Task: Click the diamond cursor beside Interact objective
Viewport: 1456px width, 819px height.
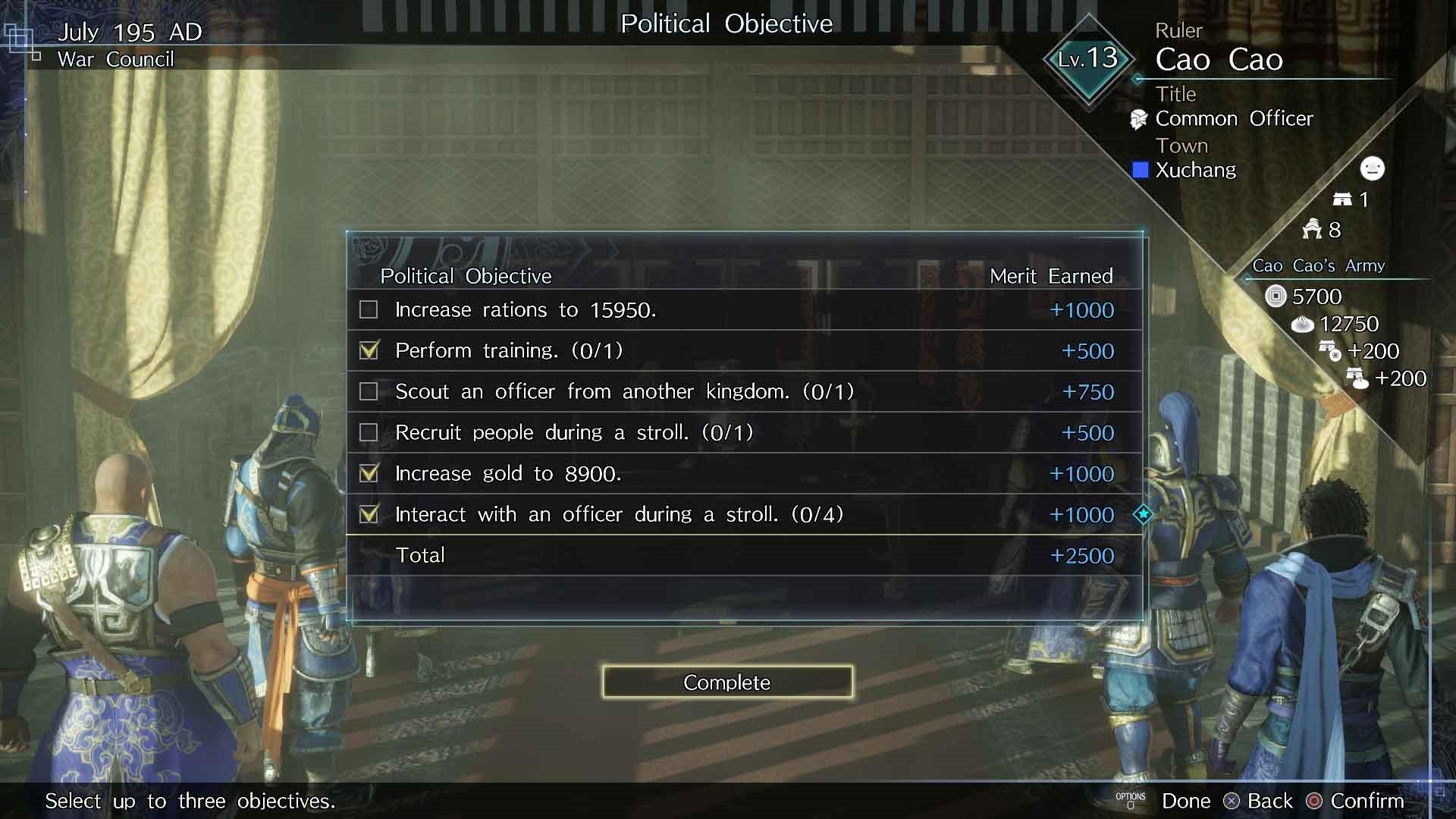Action: click(x=1142, y=514)
